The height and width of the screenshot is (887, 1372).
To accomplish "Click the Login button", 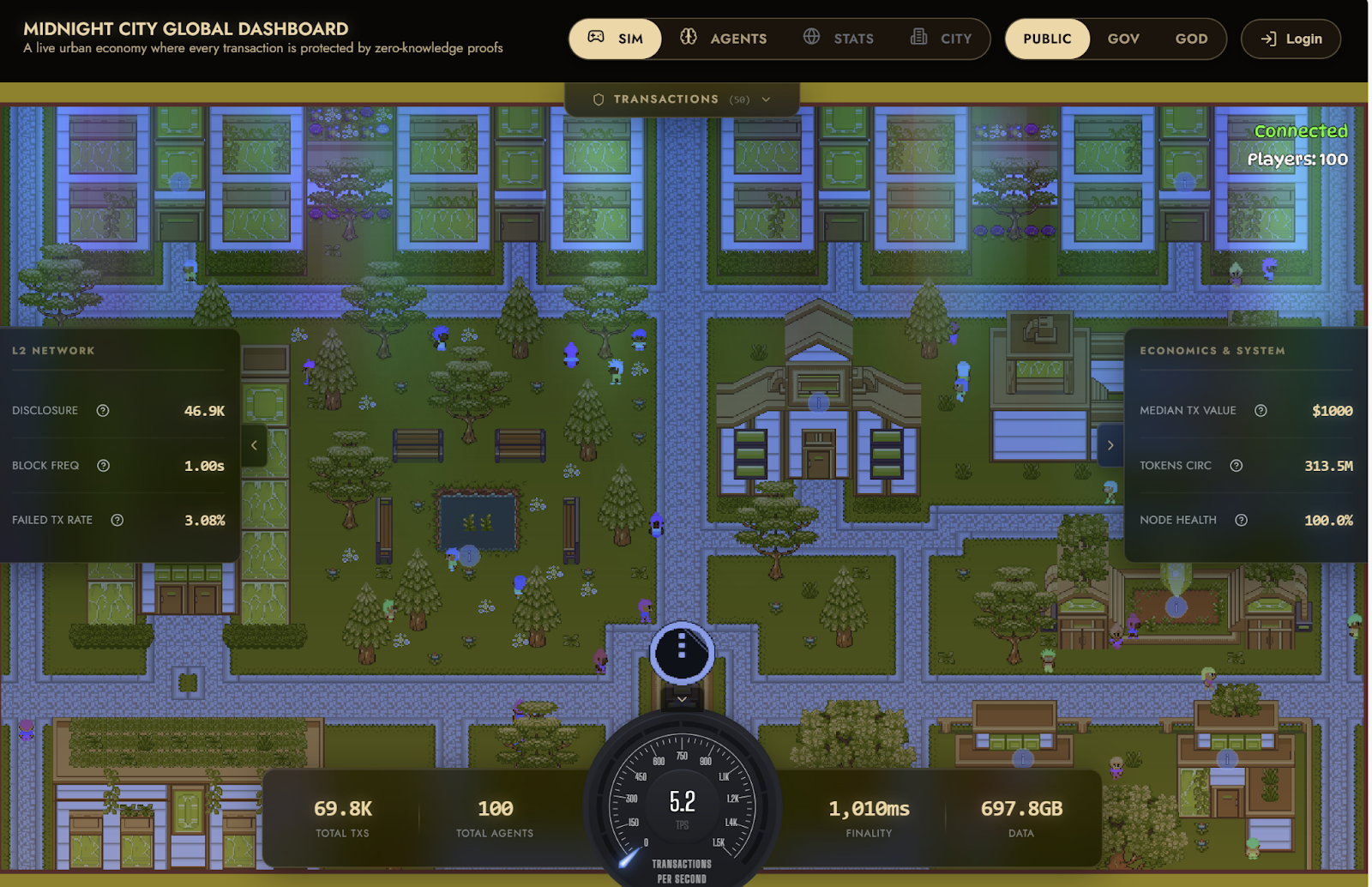I will click(1291, 39).
